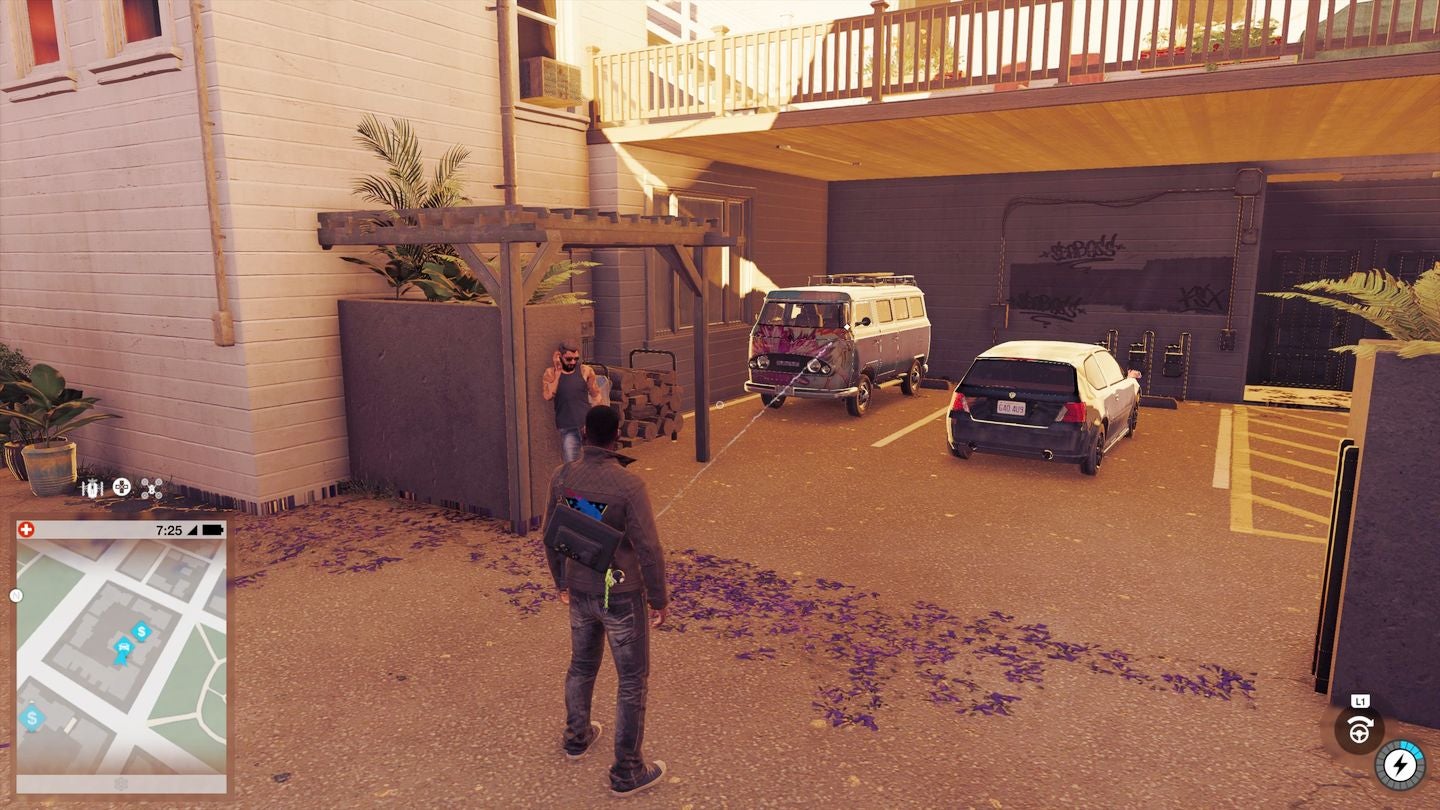Image resolution: width=1440 pixels, height=810 pixels.
Task: Click the lightning bolt botnet icon
Action: [x=1398, y=766]
